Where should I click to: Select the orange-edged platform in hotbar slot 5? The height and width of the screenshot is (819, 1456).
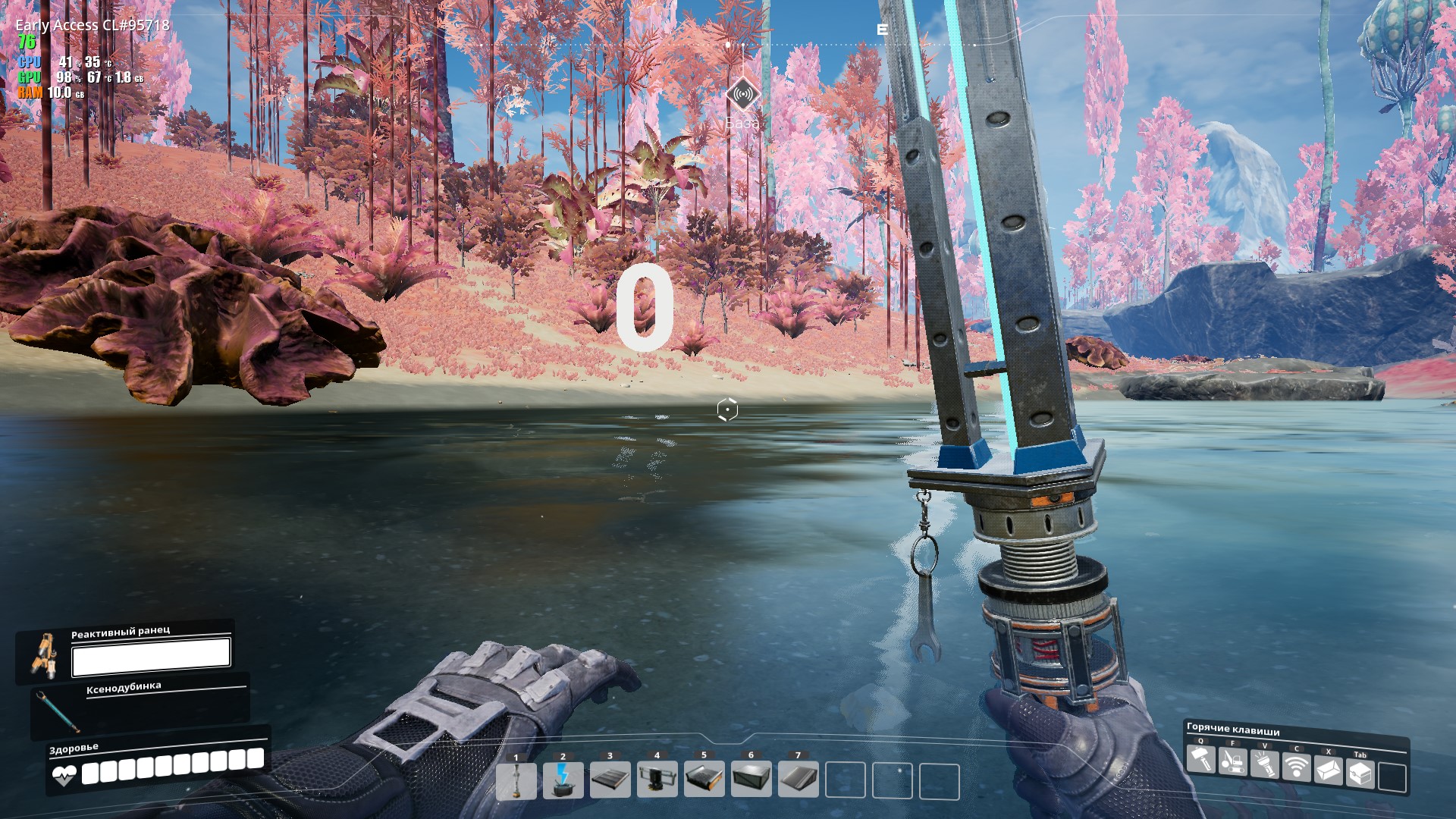(x=704, y=781)
